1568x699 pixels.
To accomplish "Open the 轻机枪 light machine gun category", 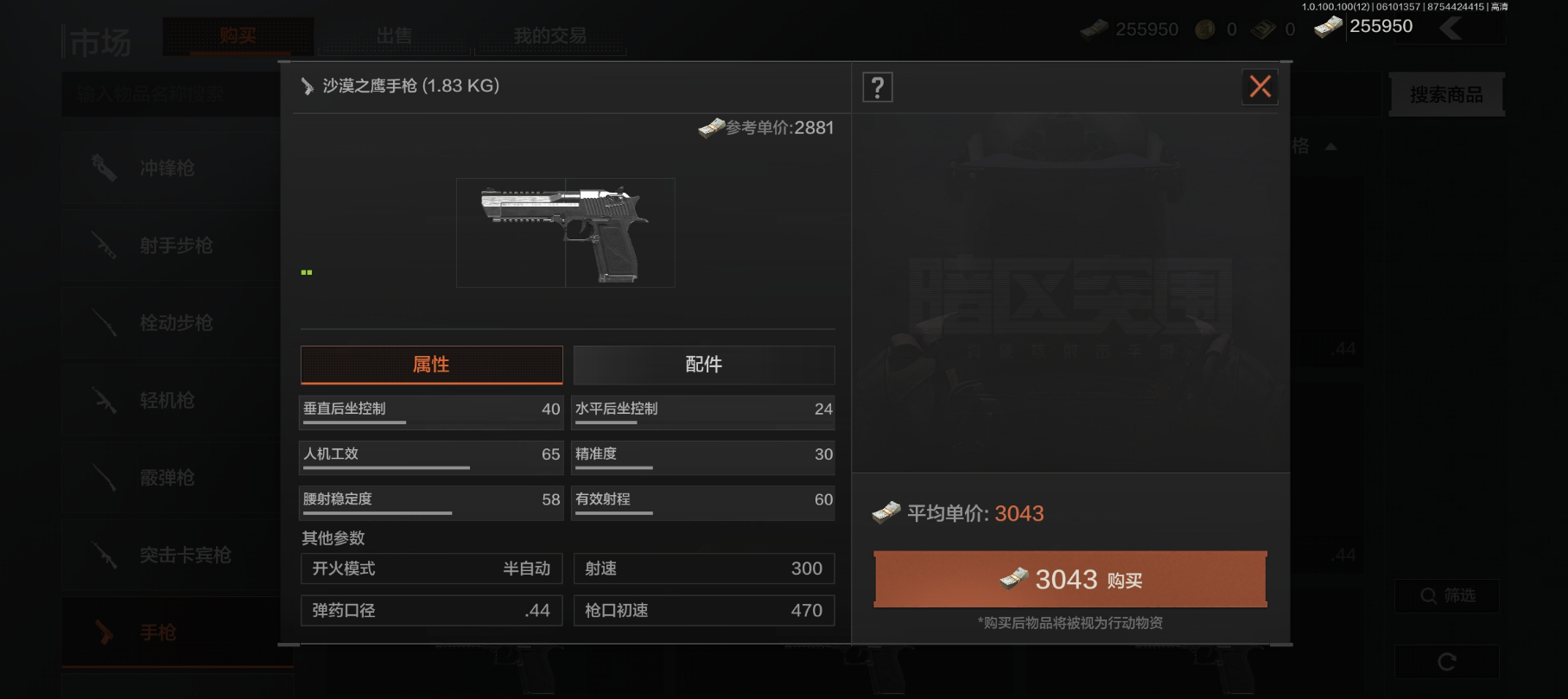I will [x=168, y=400].
